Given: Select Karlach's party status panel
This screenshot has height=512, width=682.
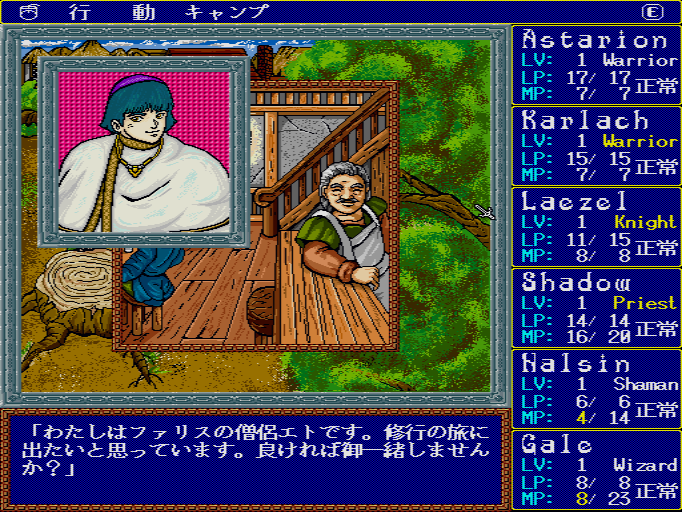Looking at the screenshot, I should click(x=597, y=145).
